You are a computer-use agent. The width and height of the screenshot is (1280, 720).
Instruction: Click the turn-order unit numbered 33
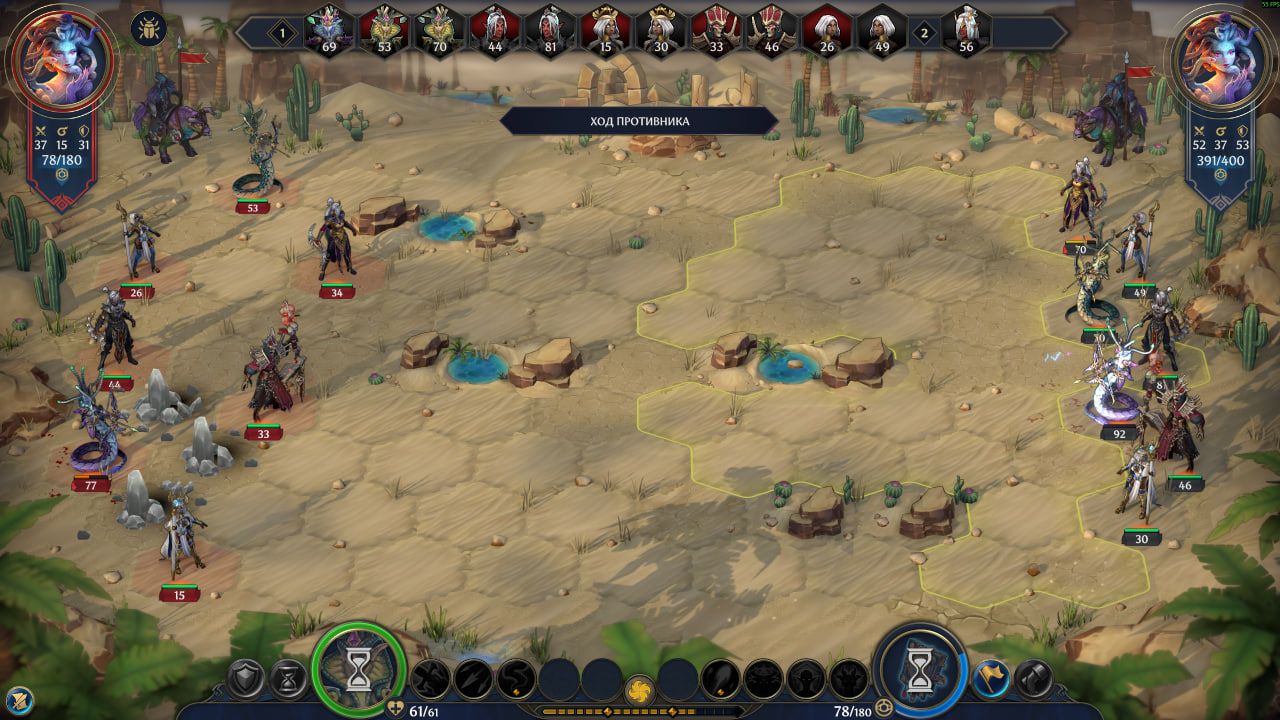[x=716, y=30]
